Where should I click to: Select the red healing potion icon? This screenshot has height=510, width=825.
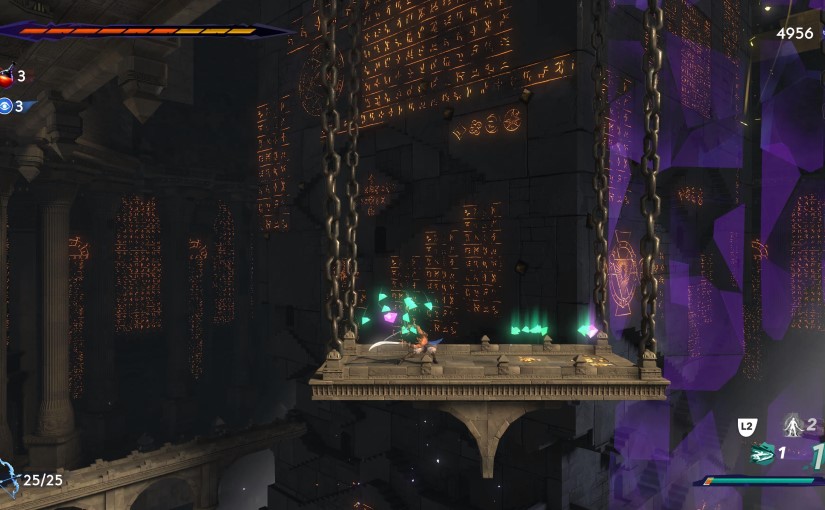tap(7, 76)
